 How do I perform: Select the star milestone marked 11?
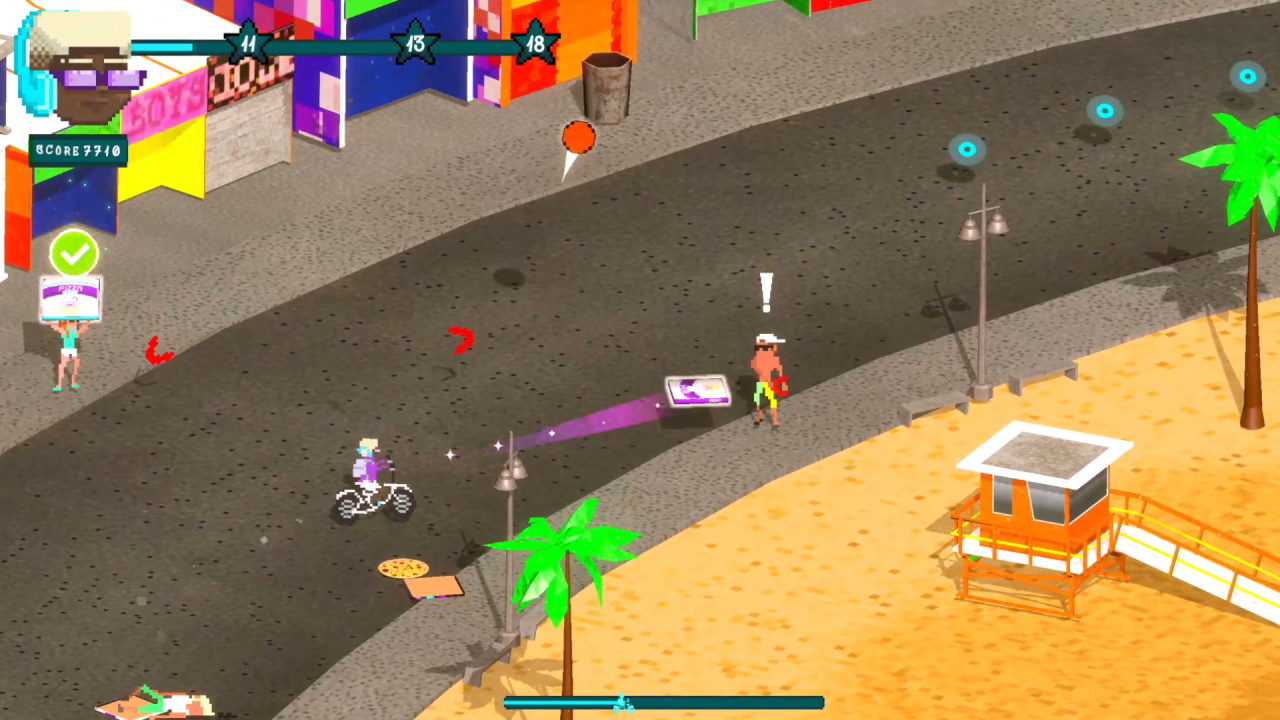click(246, 43)
